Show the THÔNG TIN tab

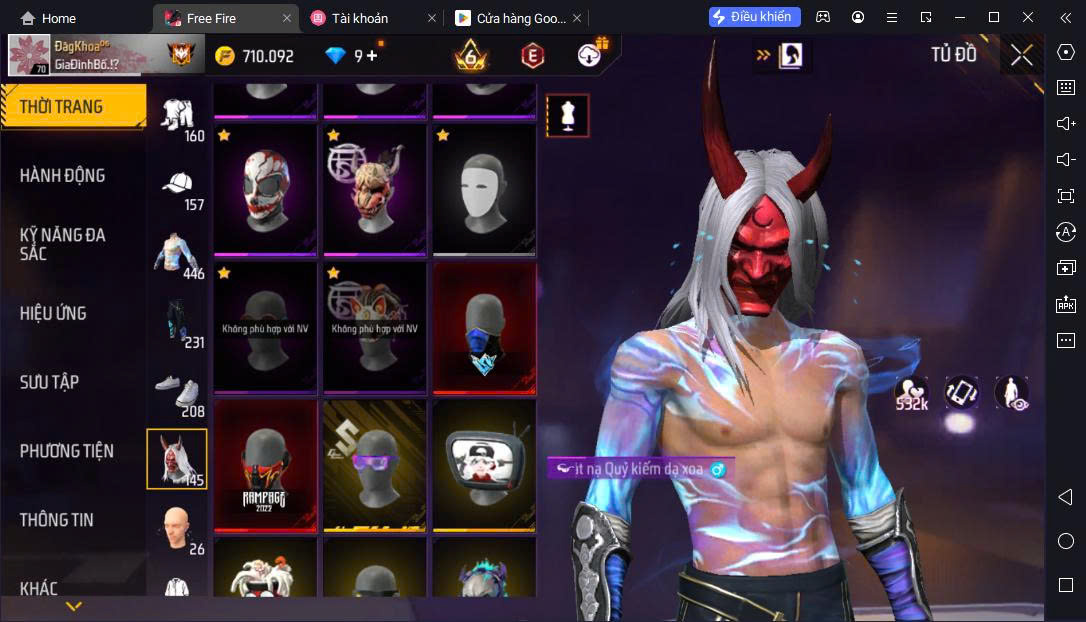click(56, 520)
